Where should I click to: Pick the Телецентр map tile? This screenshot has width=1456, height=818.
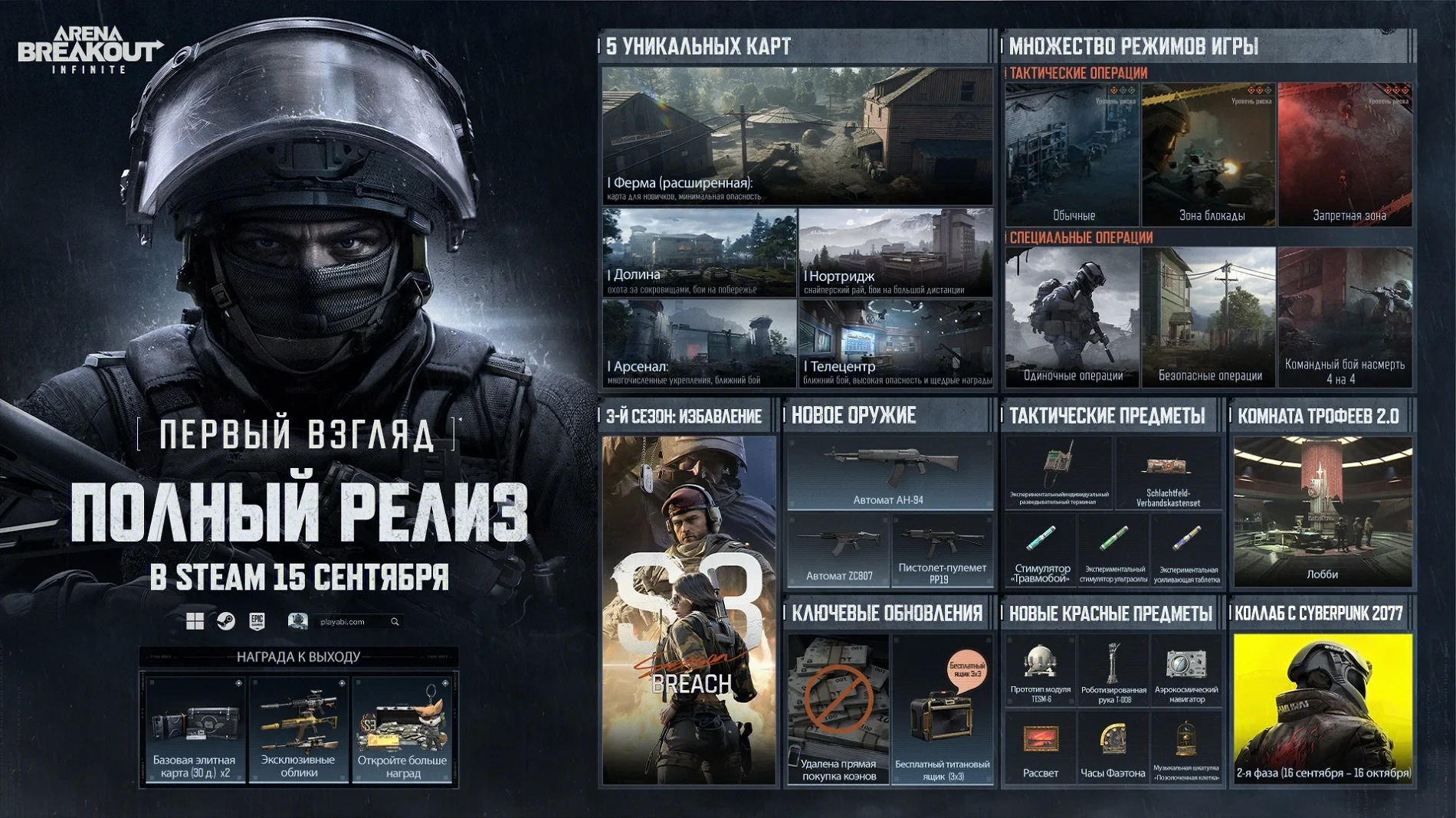(895, 342)
